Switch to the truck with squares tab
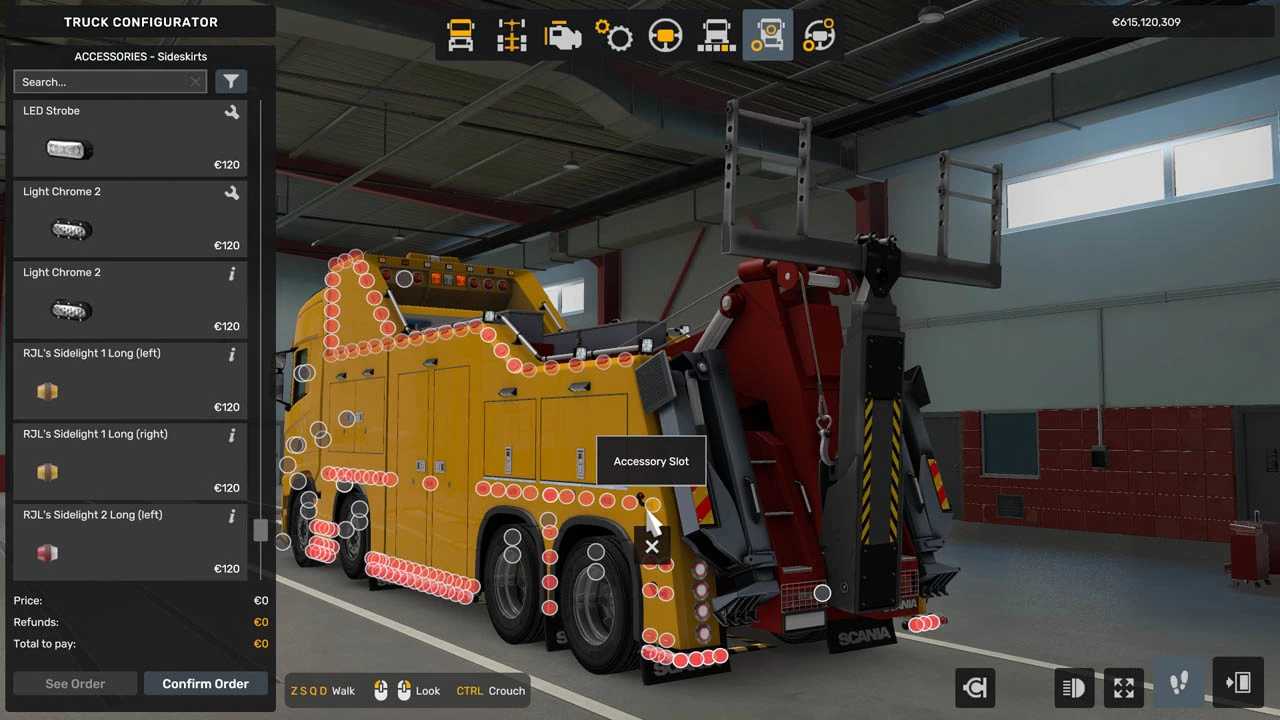 pos(716,36)
